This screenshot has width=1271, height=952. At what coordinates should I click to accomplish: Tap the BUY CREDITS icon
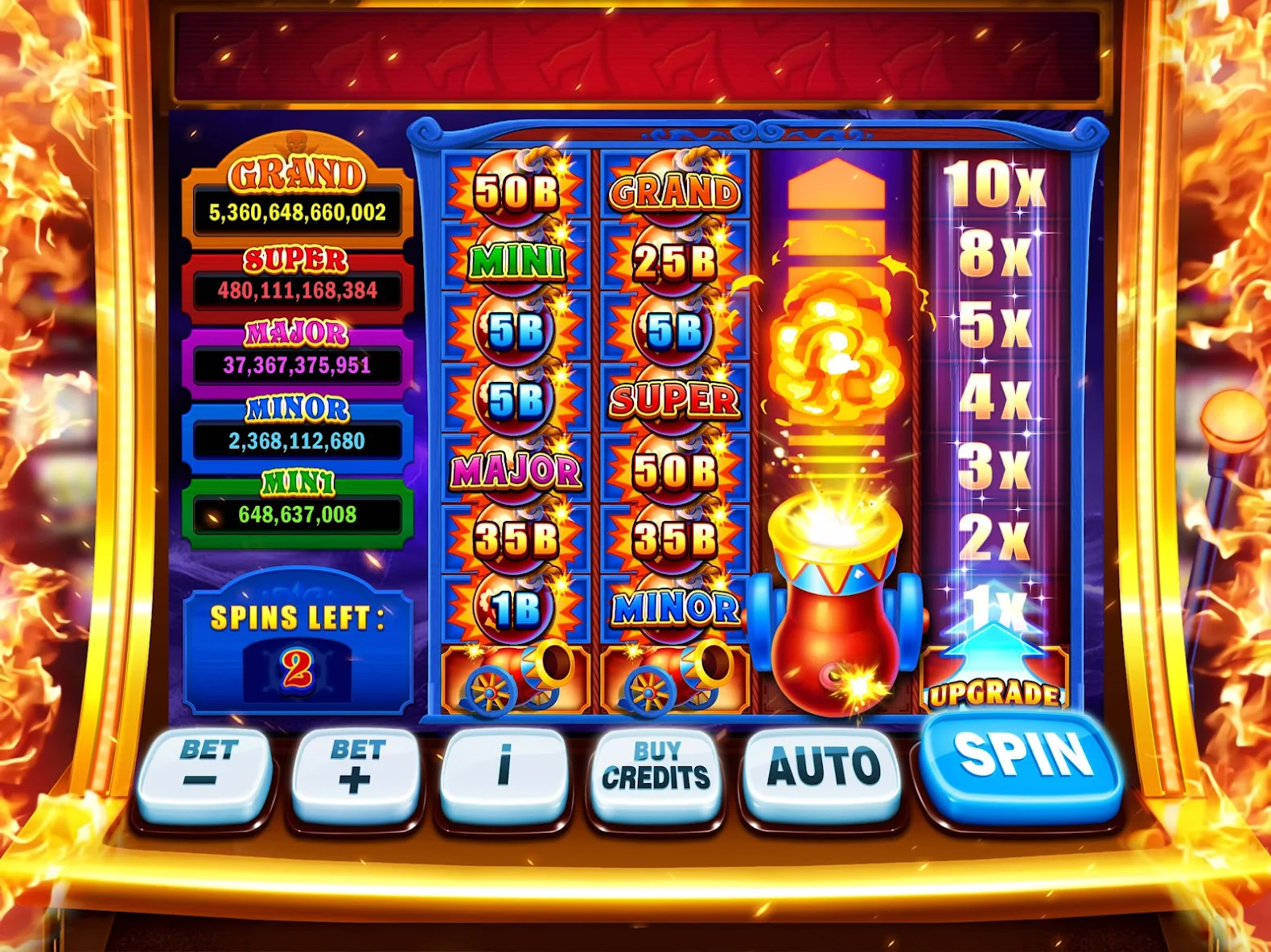pos(658,768)
